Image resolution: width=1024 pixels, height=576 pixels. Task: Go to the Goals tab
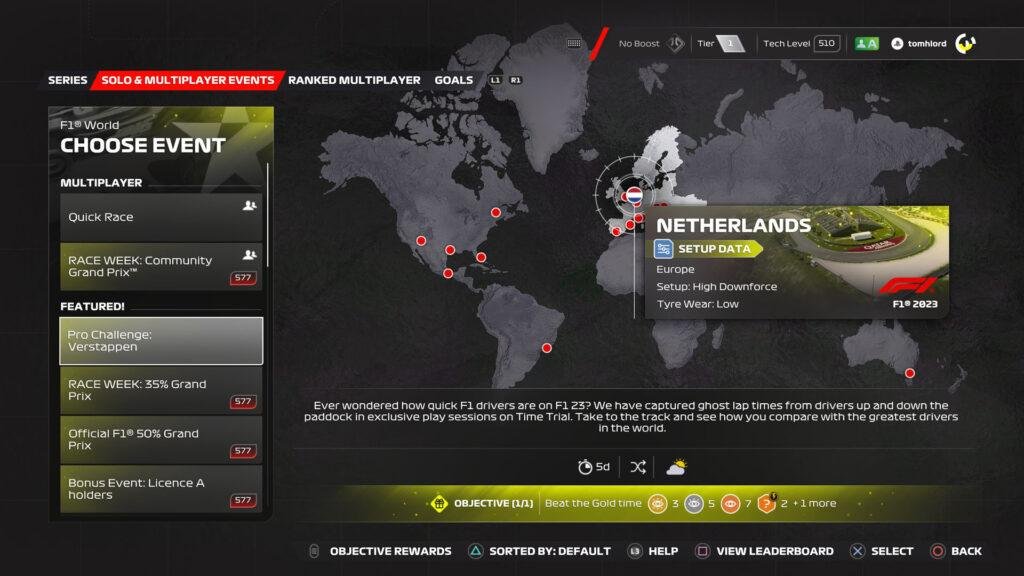(454, 80)
